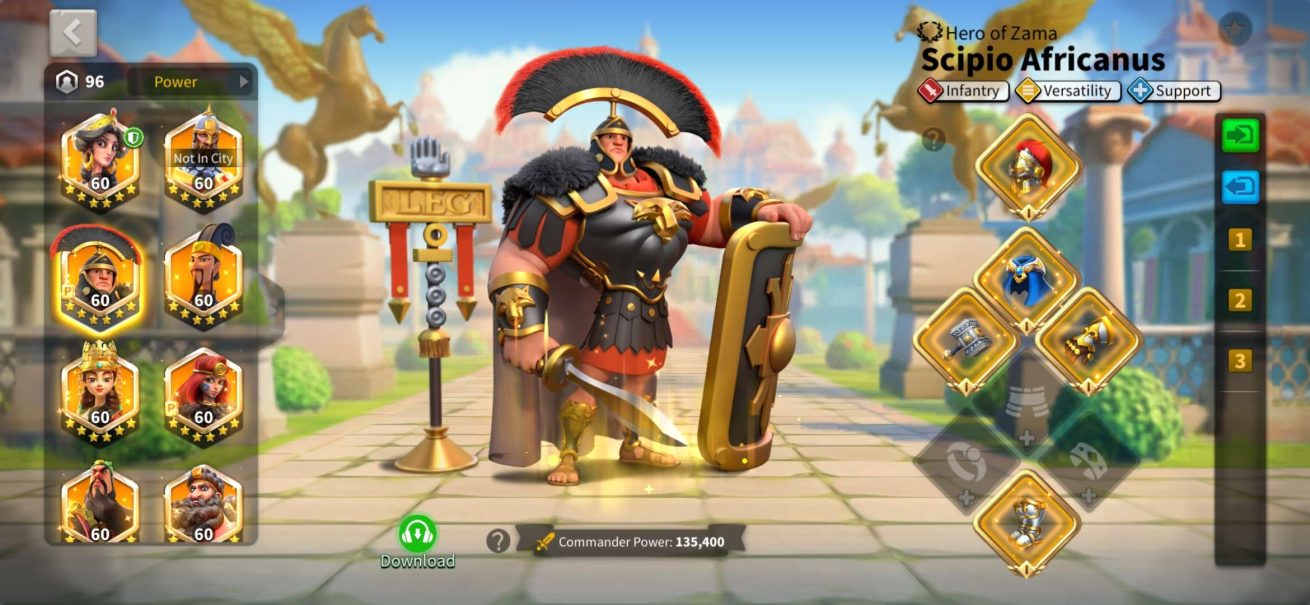1310x605 pixels.
Task: Open the Power sort dropdown
Action: [188, 82]
